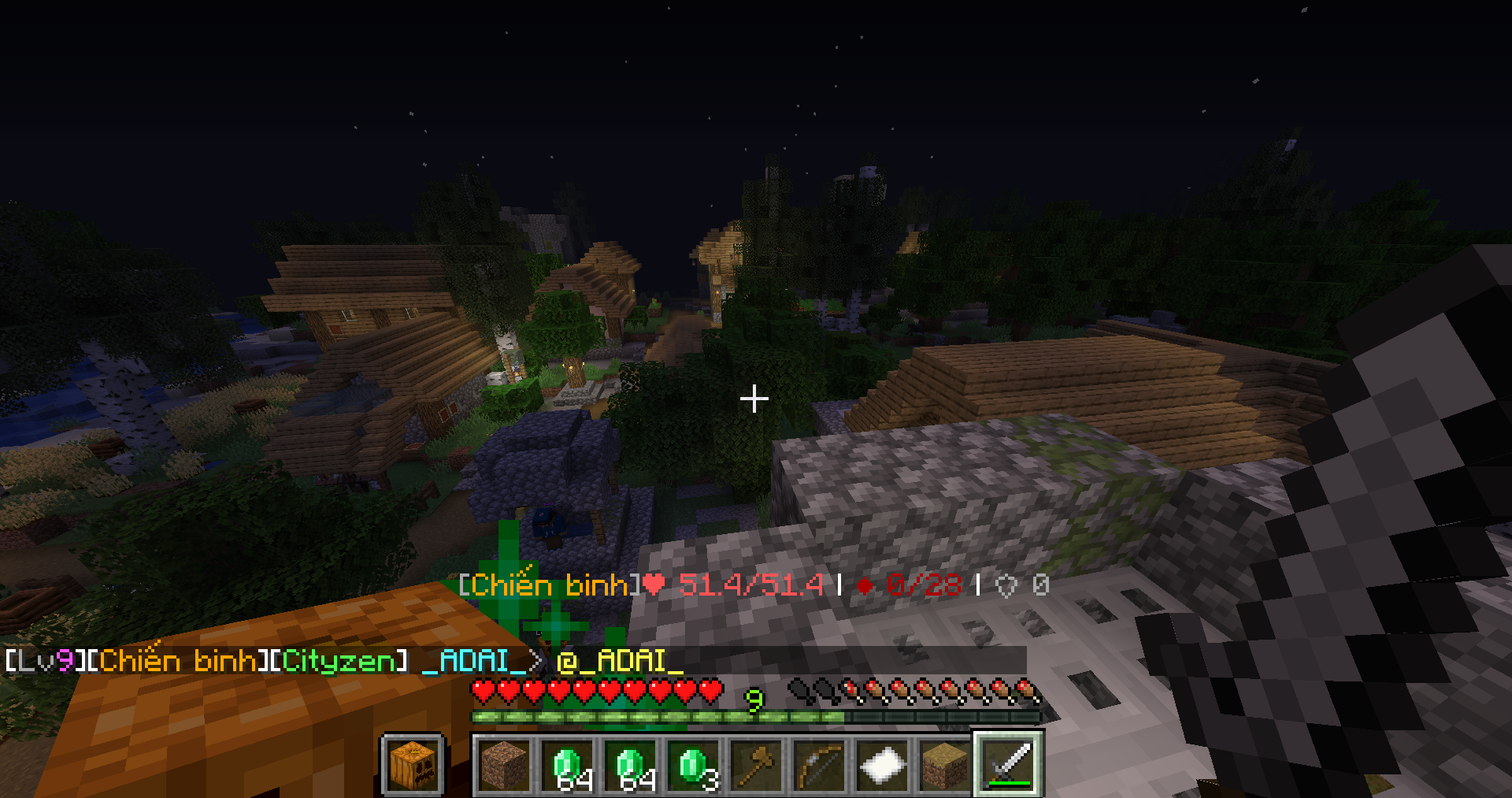Screen dimensions: 1512x798
Task: Select the wooden axe hotbar slot
Action: [757, 763]
